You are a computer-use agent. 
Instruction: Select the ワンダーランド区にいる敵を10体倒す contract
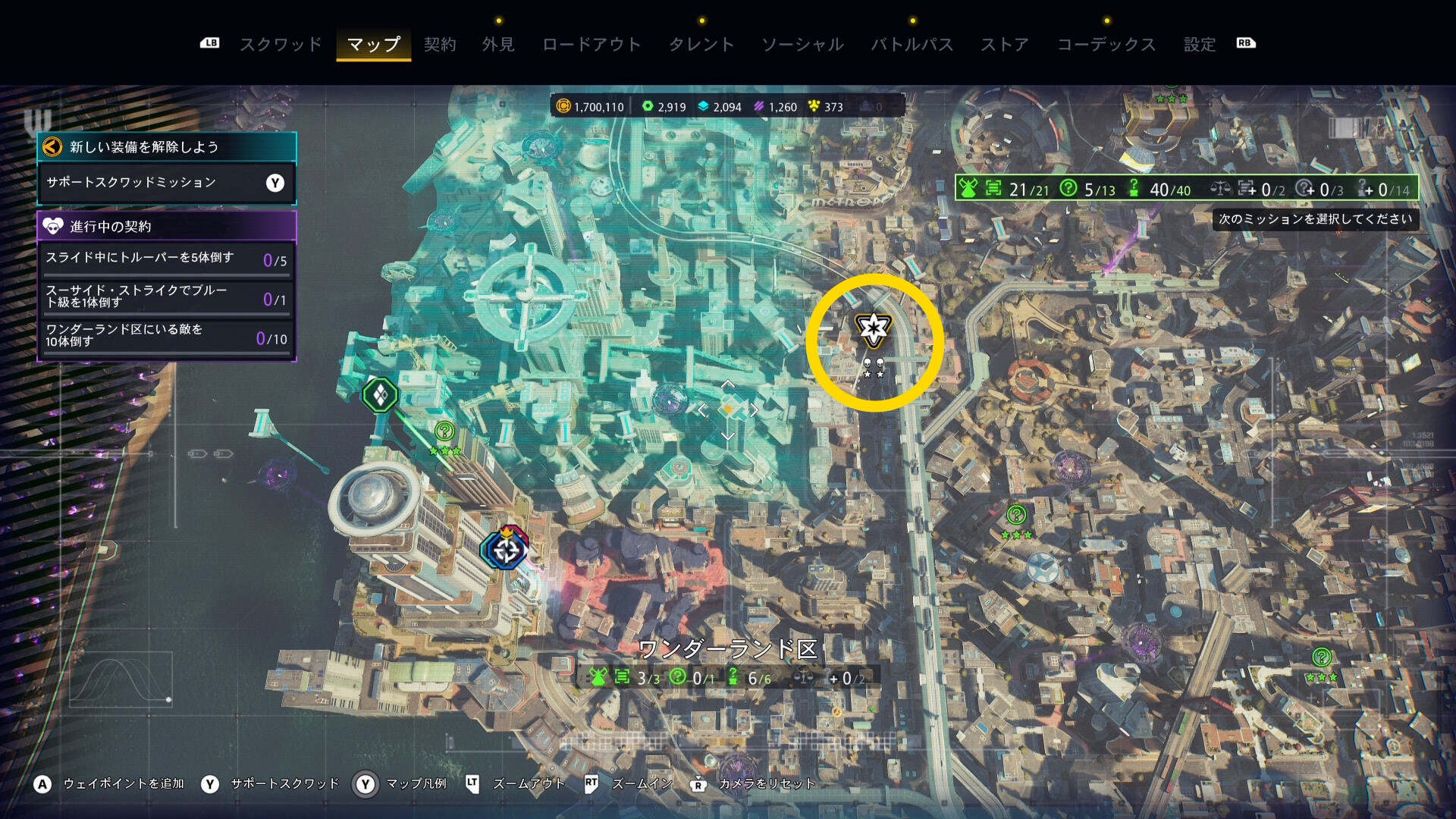166,336
